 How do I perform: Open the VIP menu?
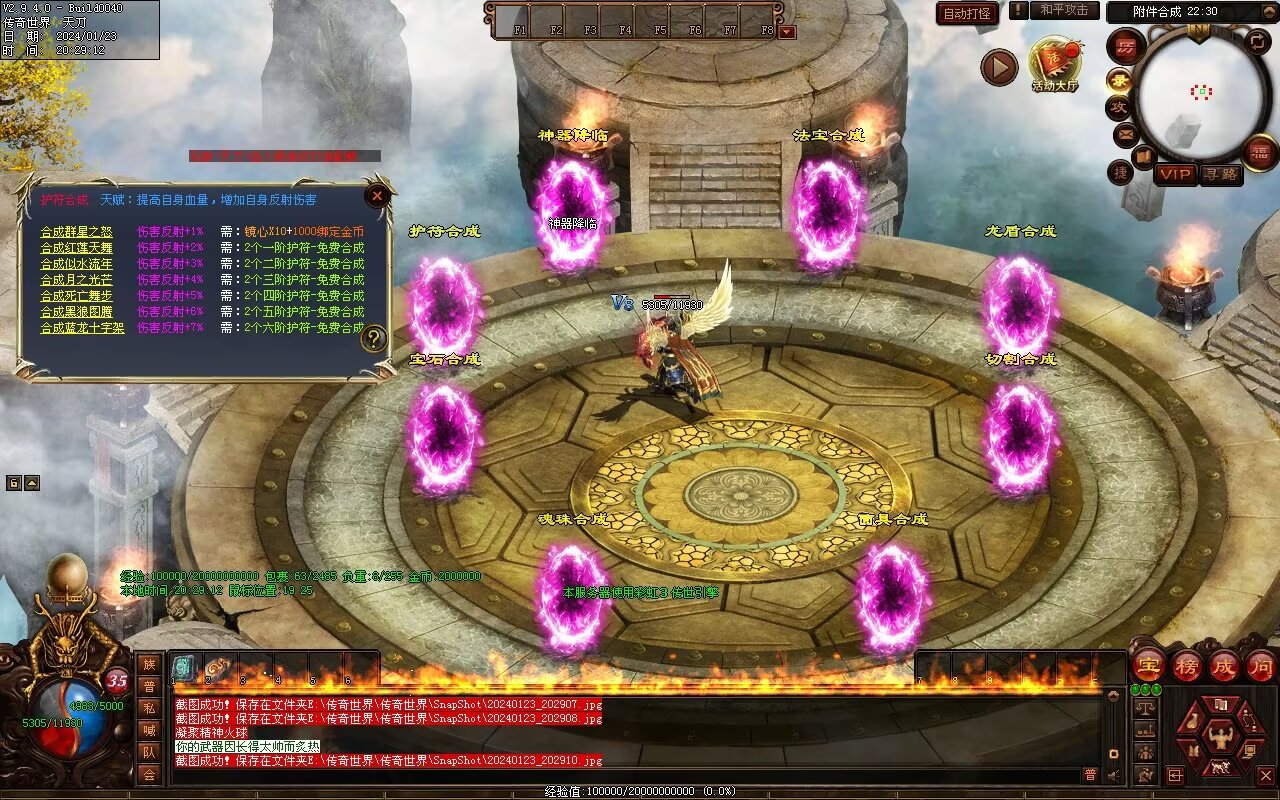point(1176,175)
